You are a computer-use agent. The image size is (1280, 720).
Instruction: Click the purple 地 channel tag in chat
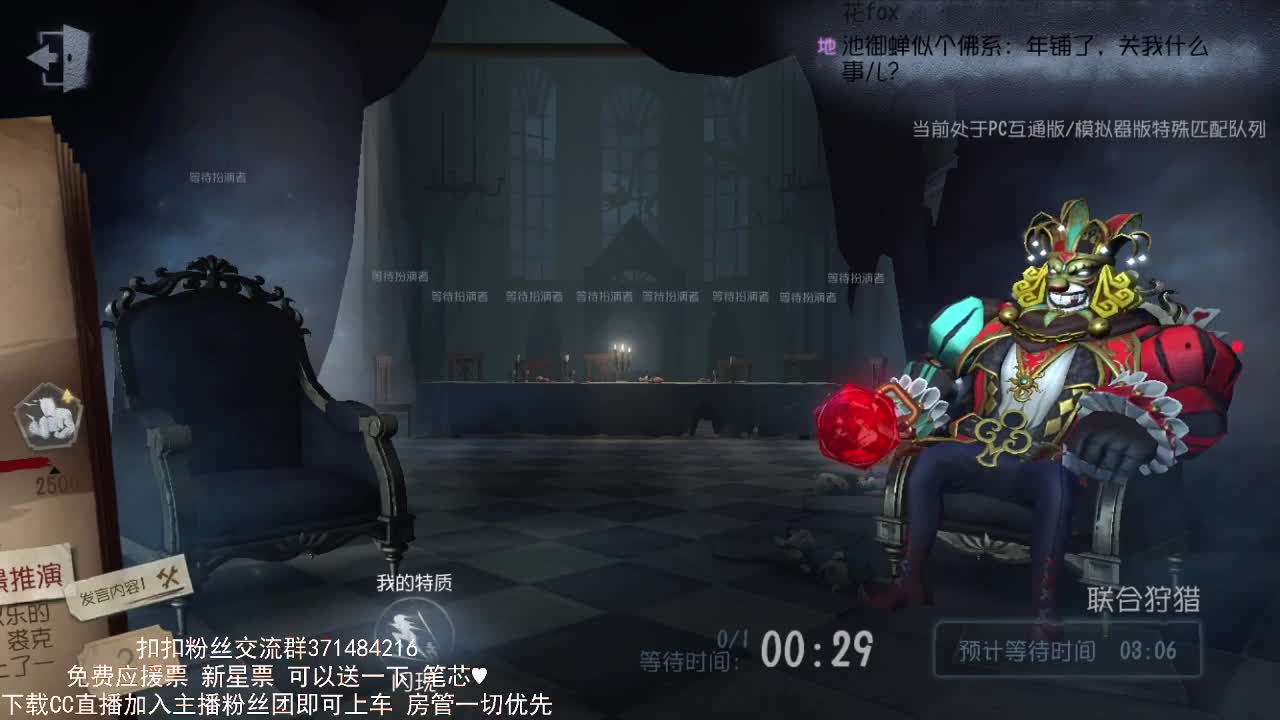coord(824,47)
